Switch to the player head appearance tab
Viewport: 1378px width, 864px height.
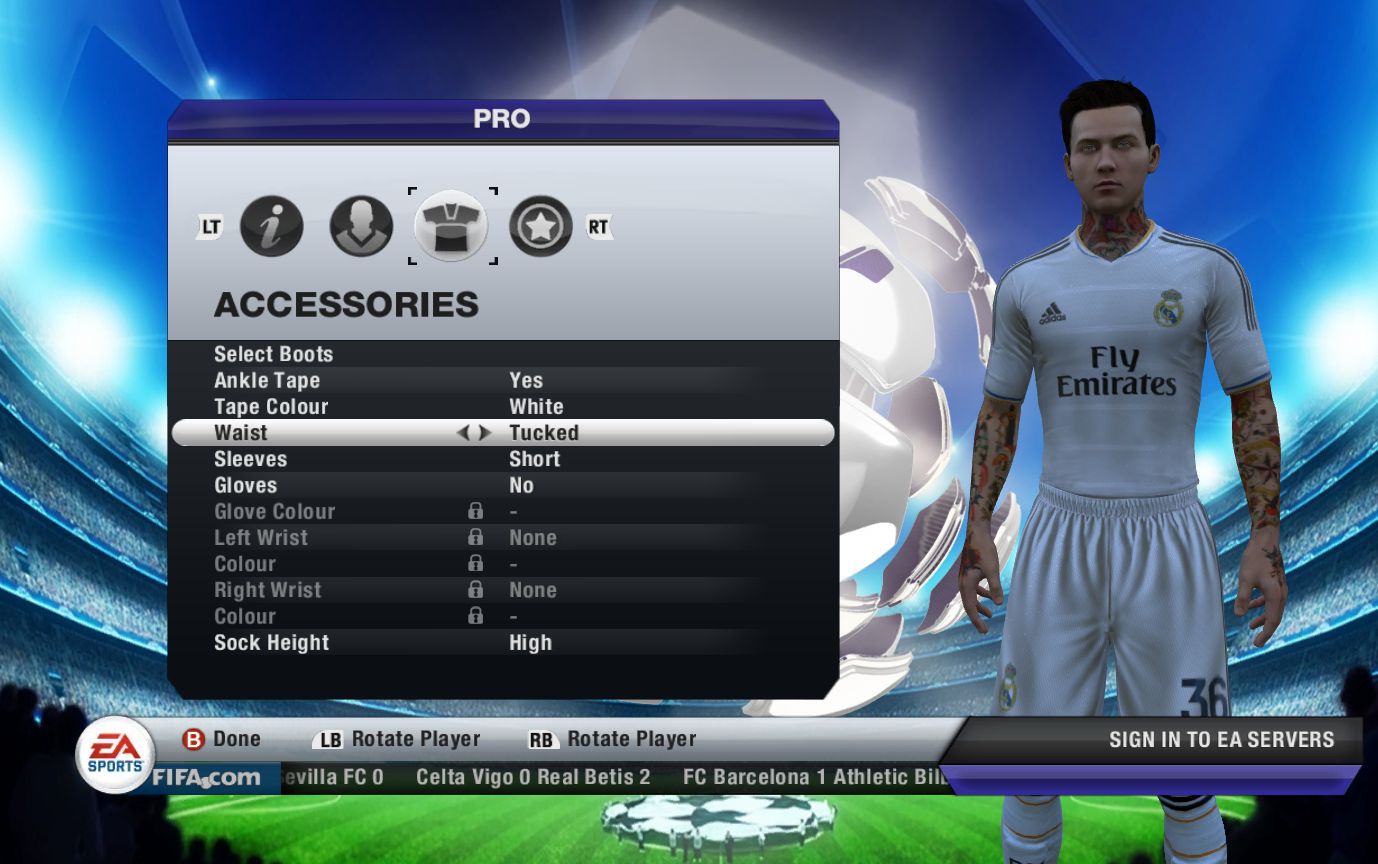point(361,226)
